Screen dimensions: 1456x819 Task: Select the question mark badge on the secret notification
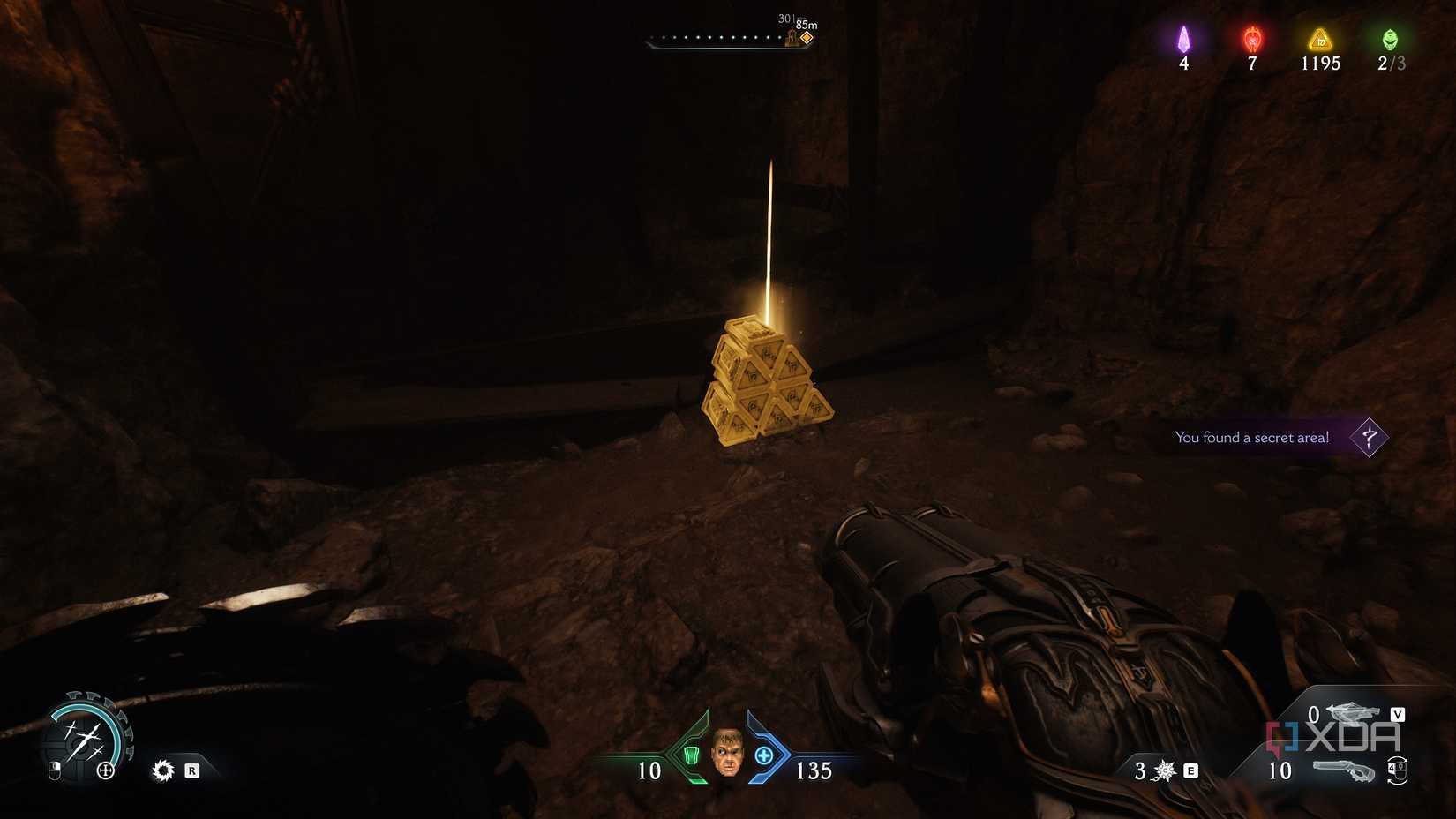(x=1368, y=437)
